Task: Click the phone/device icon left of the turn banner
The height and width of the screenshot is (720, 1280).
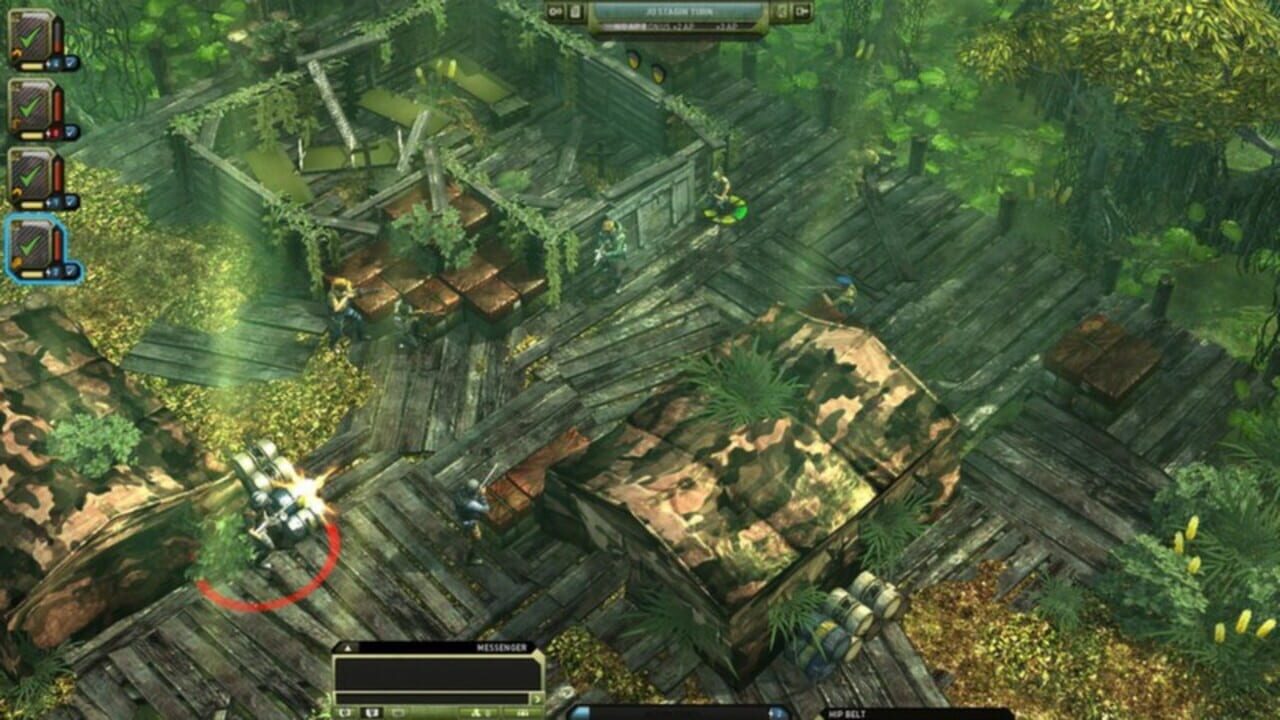Action: [x=574, y=12]
